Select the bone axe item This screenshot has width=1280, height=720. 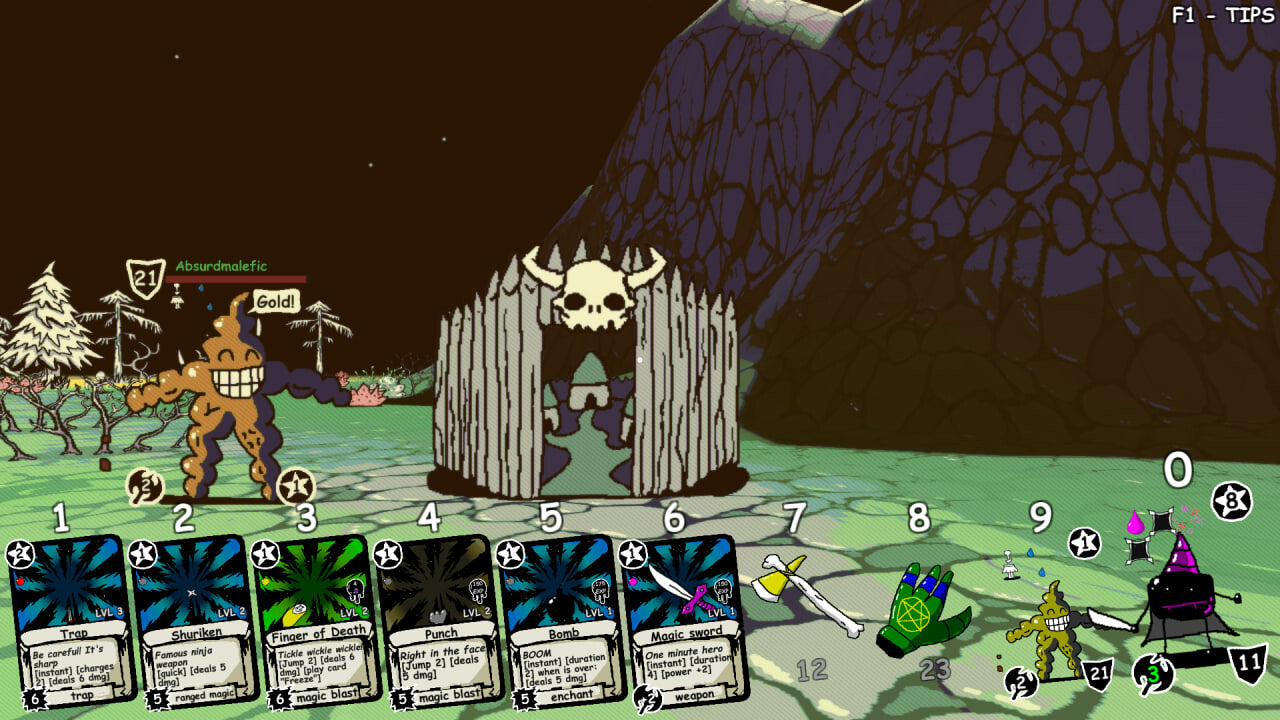pos(806,597)
